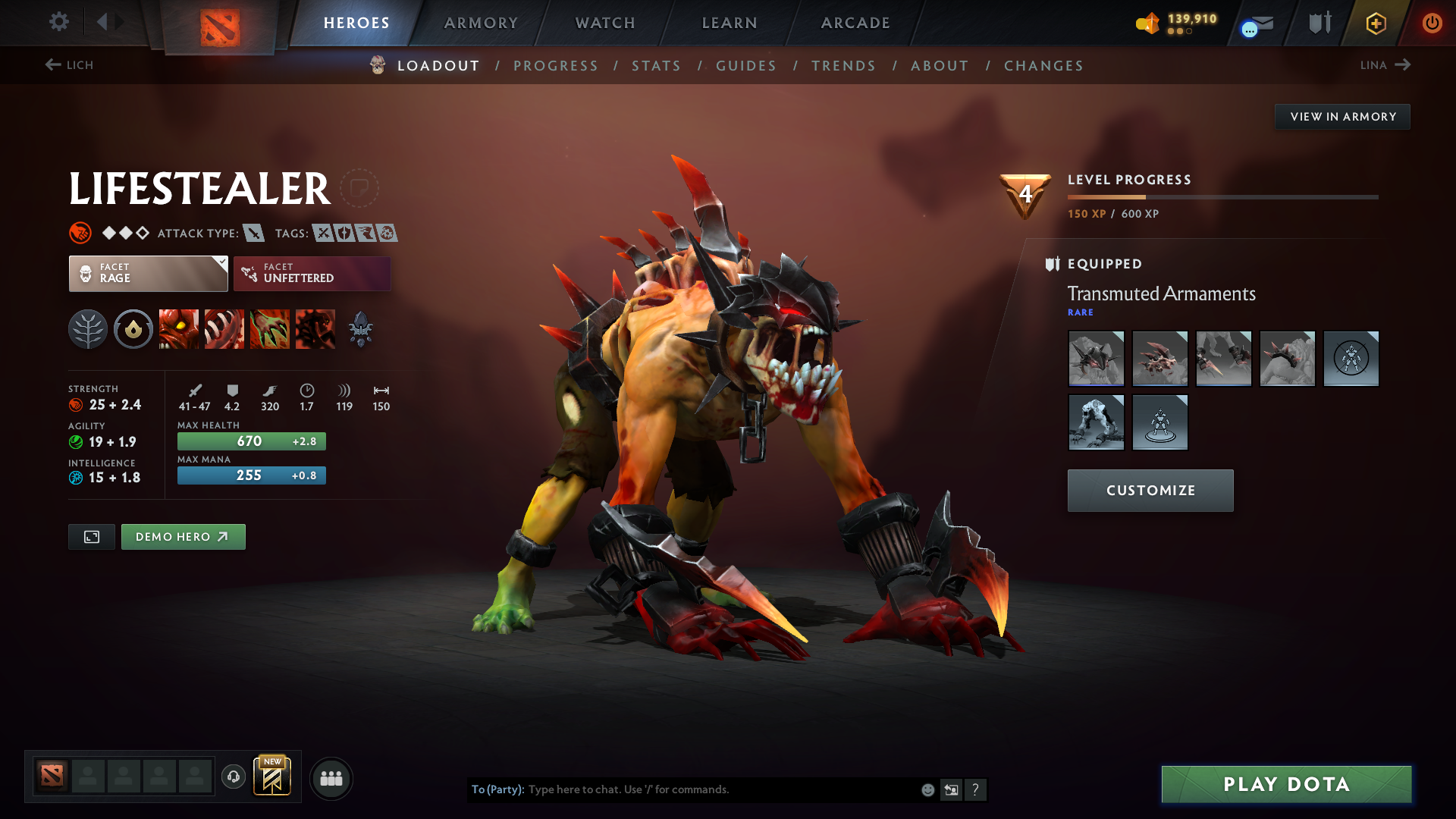Toggle the expand portrait view button
Screen dimensions: 1456x819
pos(91,536)
